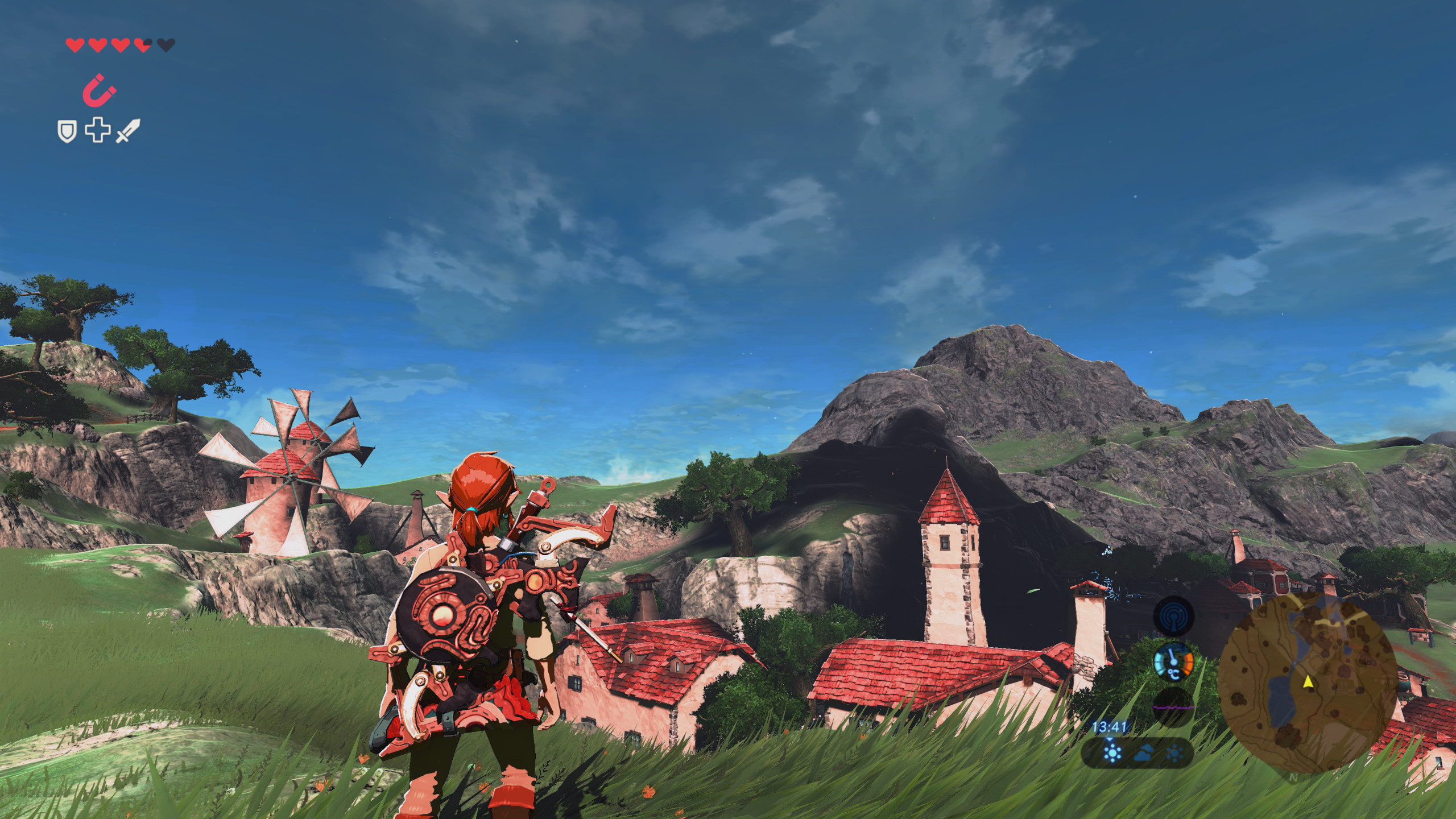Click the healing cross icon

[x=98, y=130]
